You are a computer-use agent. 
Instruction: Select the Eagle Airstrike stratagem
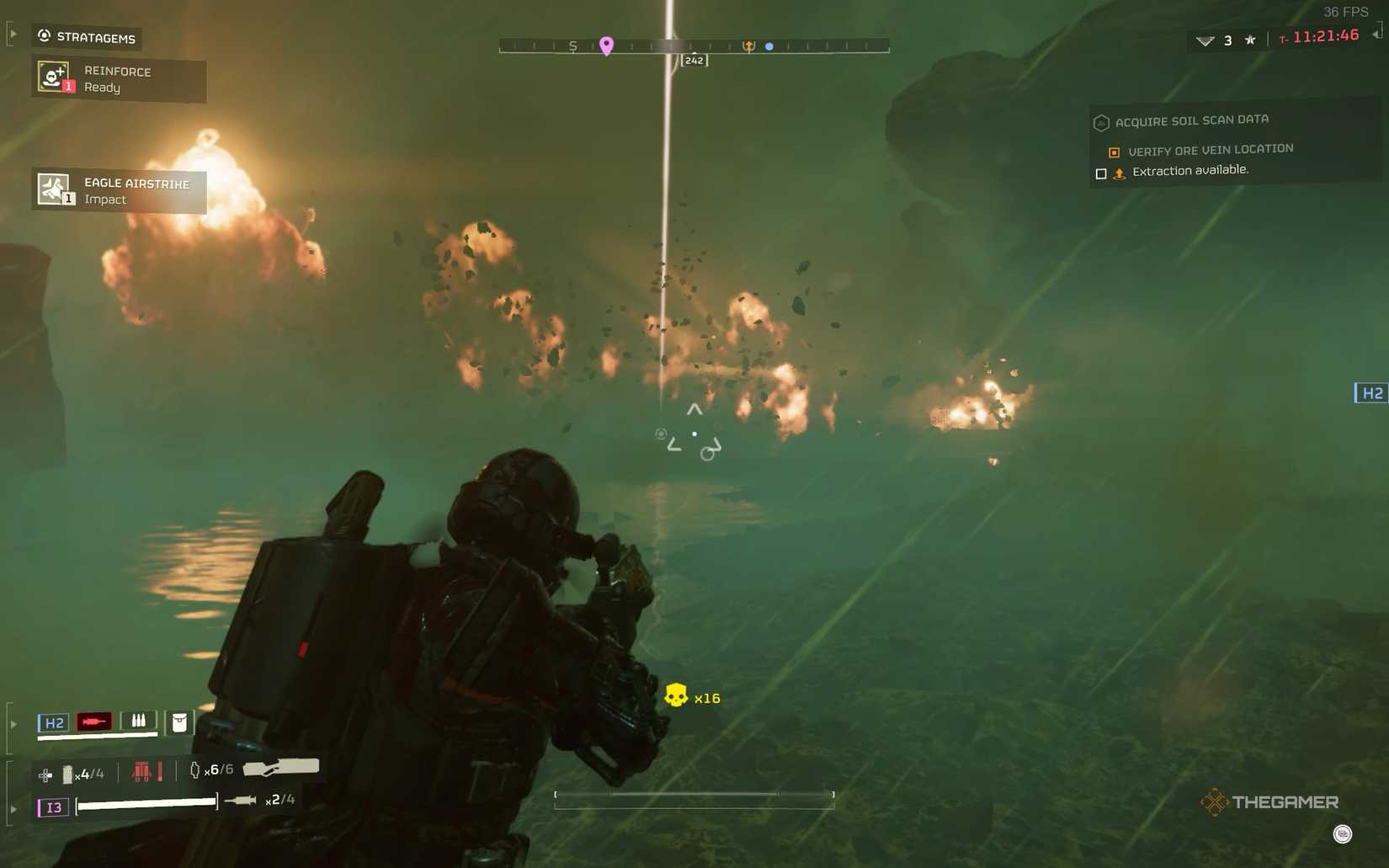(x=119, y=190)
